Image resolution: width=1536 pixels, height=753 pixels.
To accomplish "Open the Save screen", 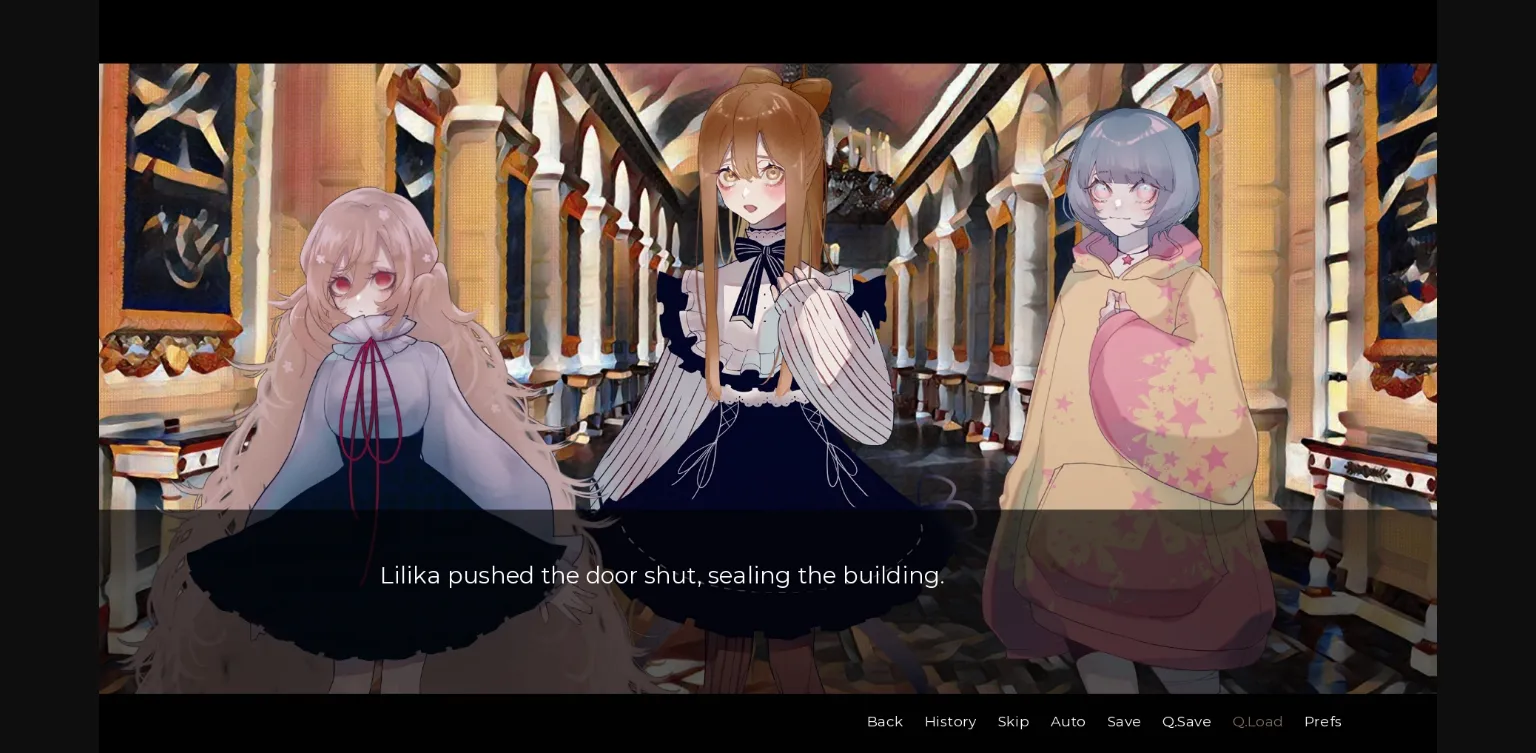I will (1124, 721).
